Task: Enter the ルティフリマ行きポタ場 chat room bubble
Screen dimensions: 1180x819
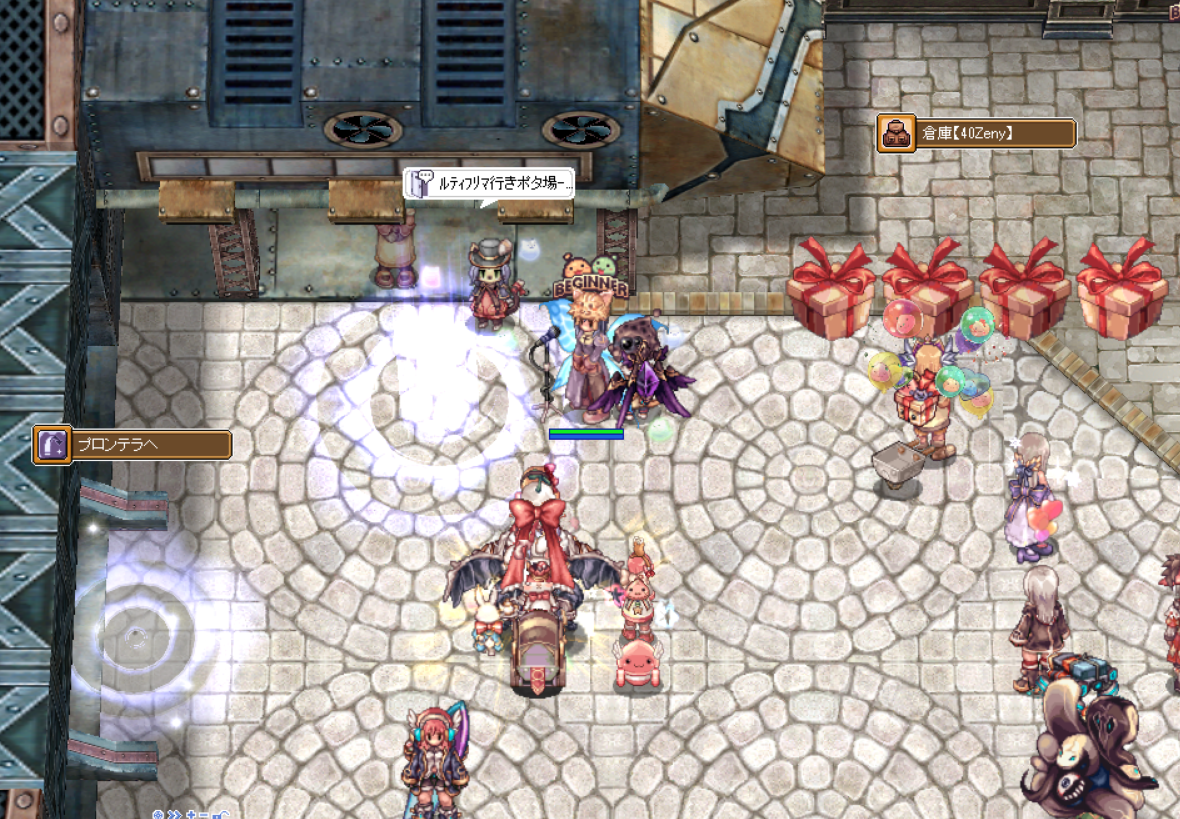Action: [x=490, y=184]
